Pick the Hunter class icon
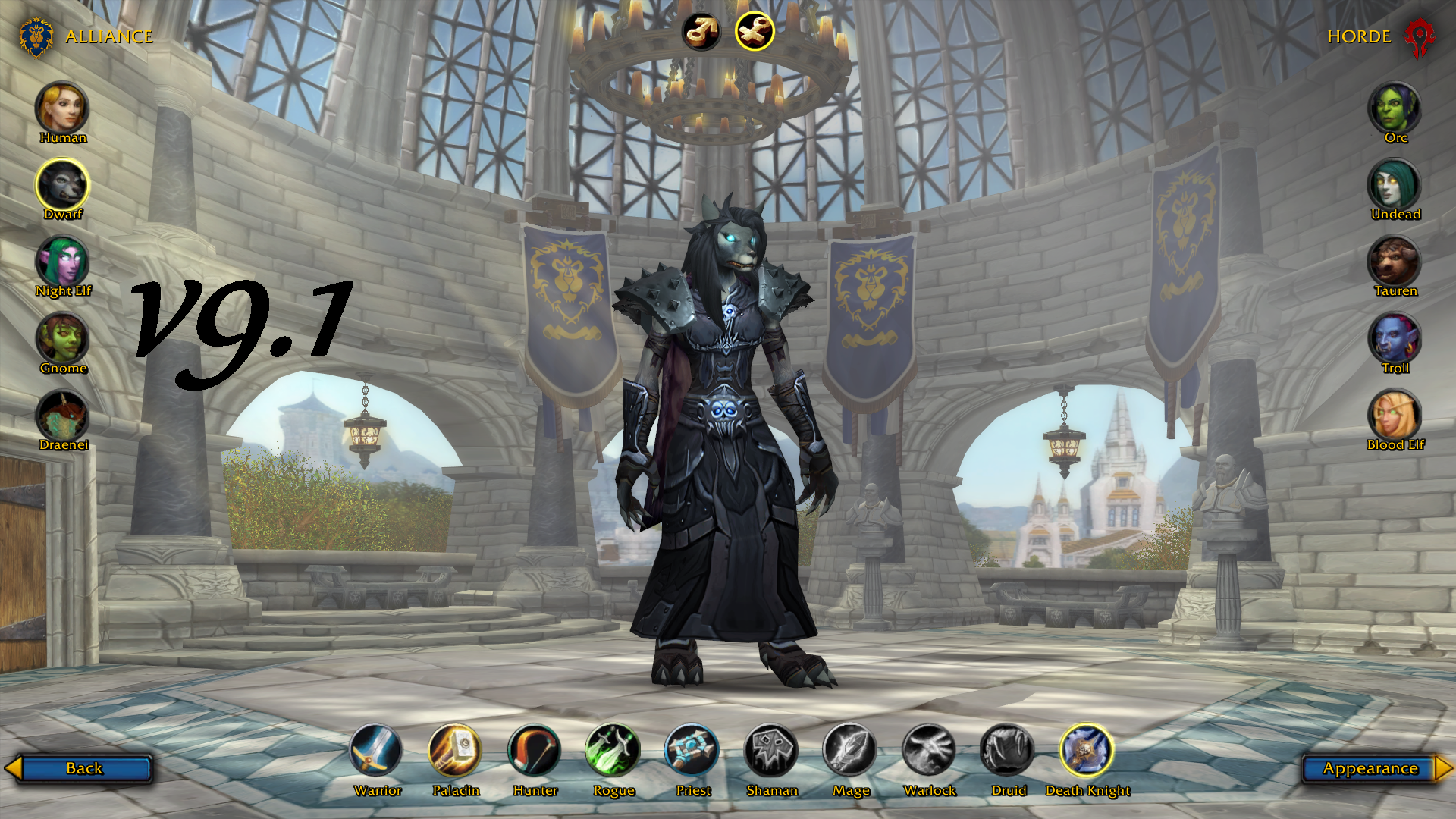Image resolution: width=1456 pixels, height=819 pixels. coord(535,751)
